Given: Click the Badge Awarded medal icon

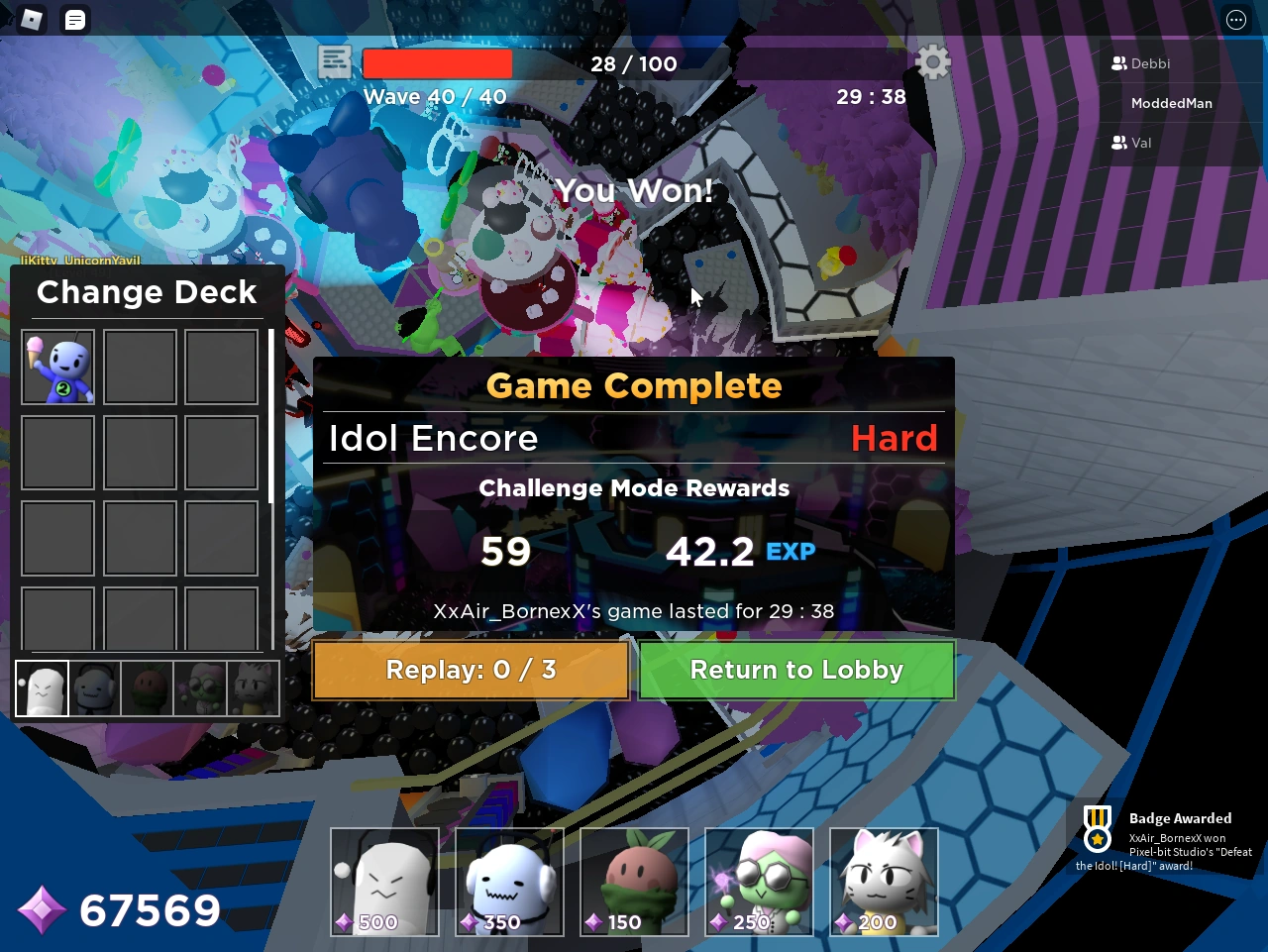Looking at the screenshot, I should point(1097,837).
